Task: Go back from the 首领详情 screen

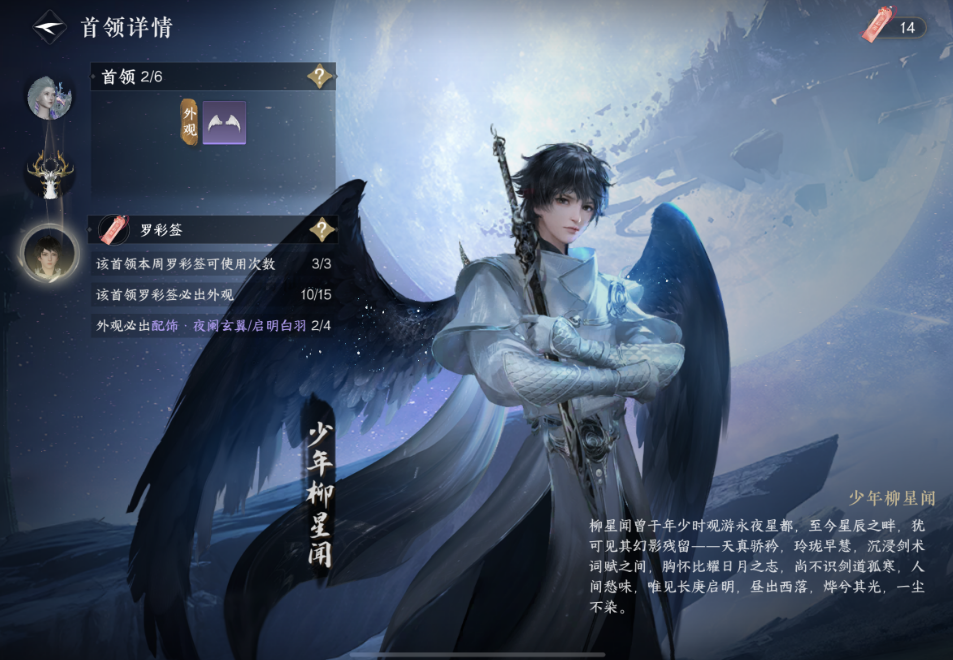Action: point(49,27)
